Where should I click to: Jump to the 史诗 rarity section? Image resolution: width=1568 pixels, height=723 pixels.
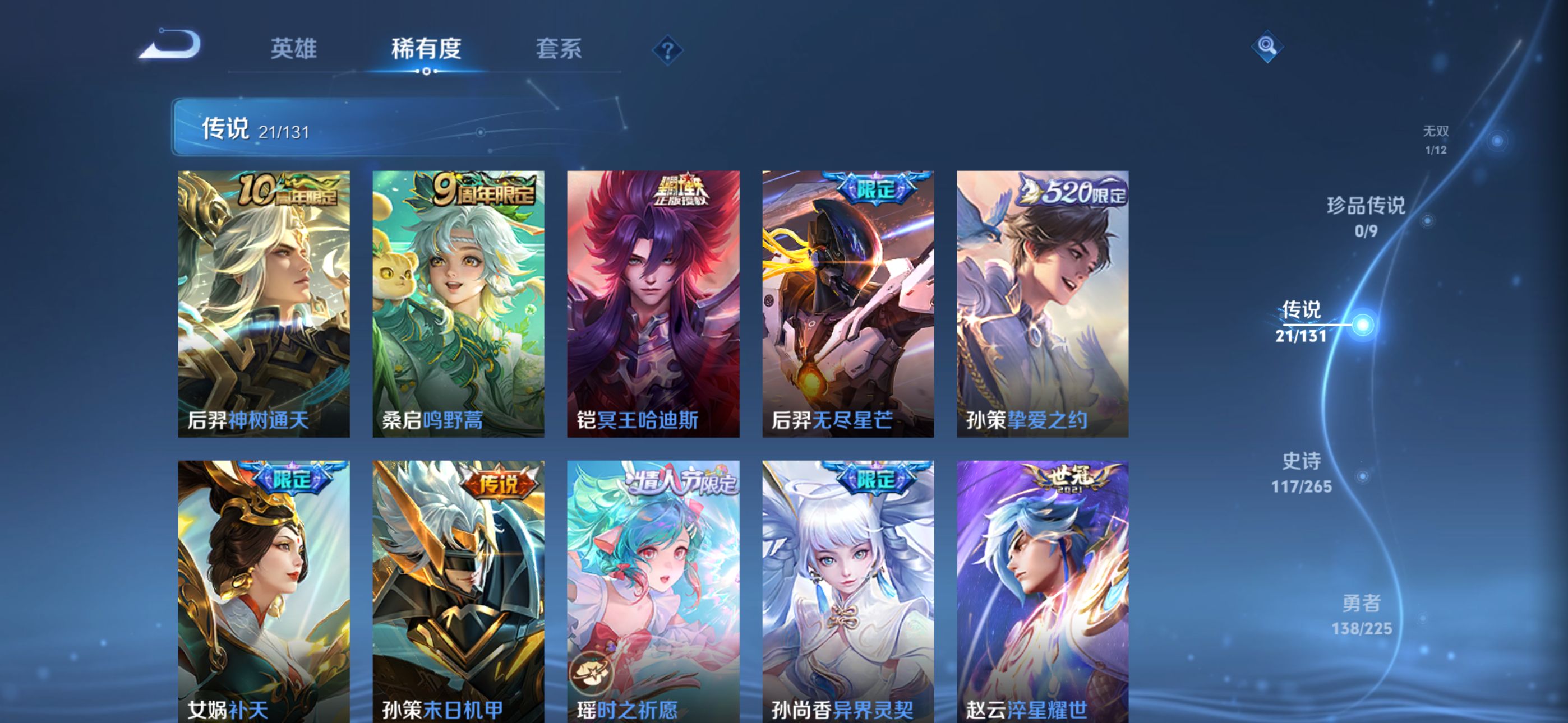(x=1302, y=472)
